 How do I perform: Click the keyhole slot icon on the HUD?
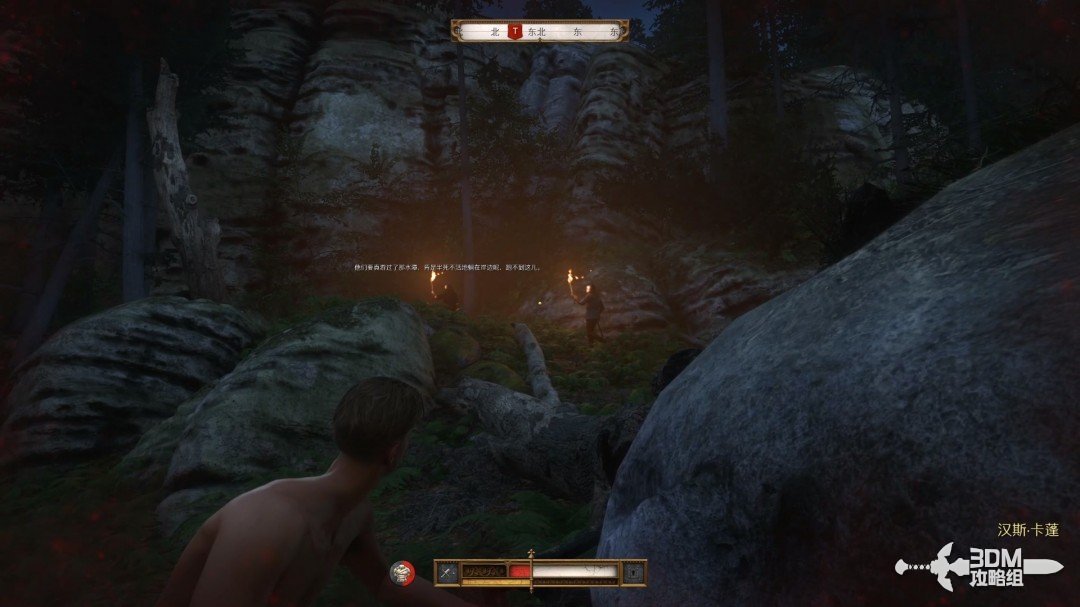634,572
